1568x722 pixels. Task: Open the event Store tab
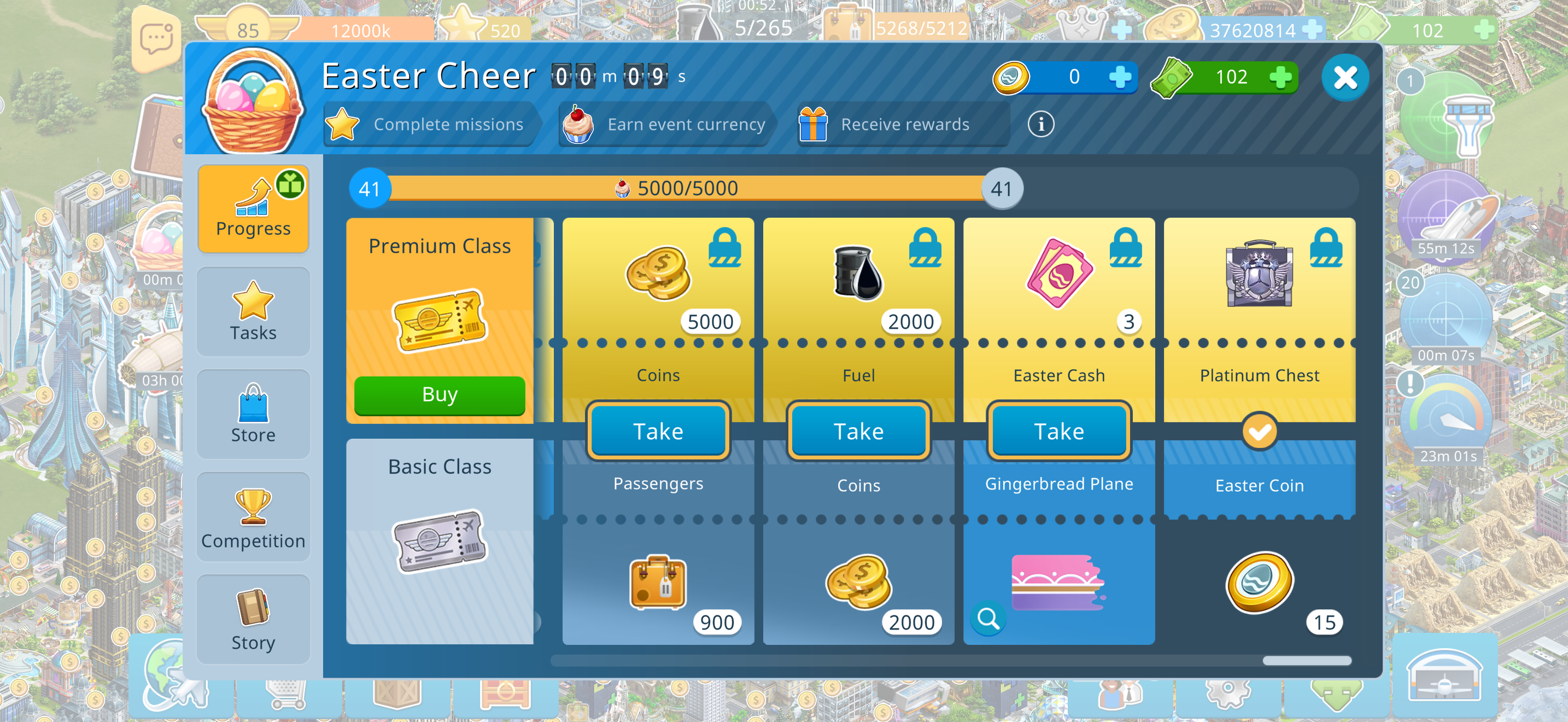click(x=253, y=414)
